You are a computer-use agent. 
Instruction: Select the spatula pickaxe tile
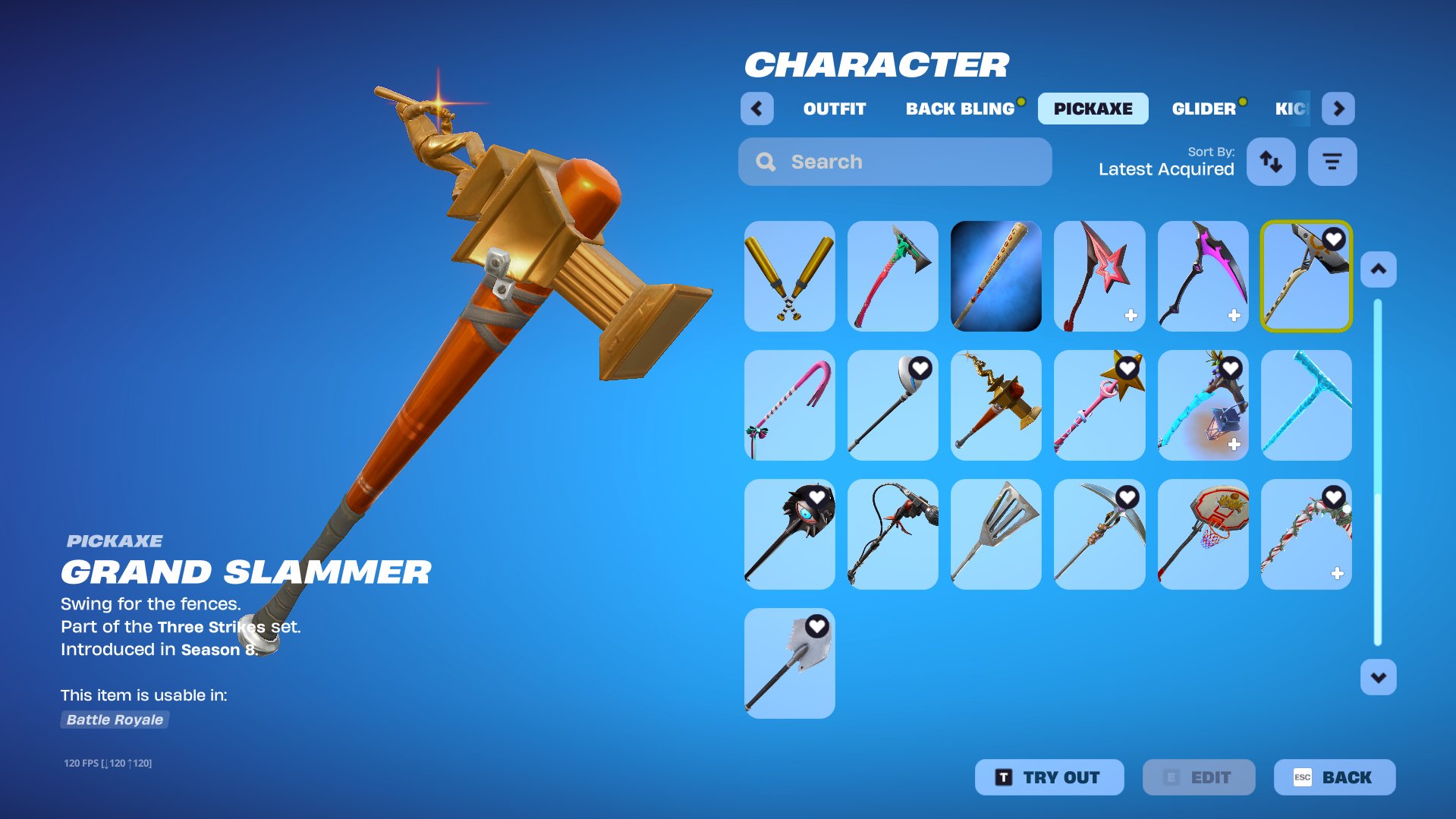click(x=995, y=534)
